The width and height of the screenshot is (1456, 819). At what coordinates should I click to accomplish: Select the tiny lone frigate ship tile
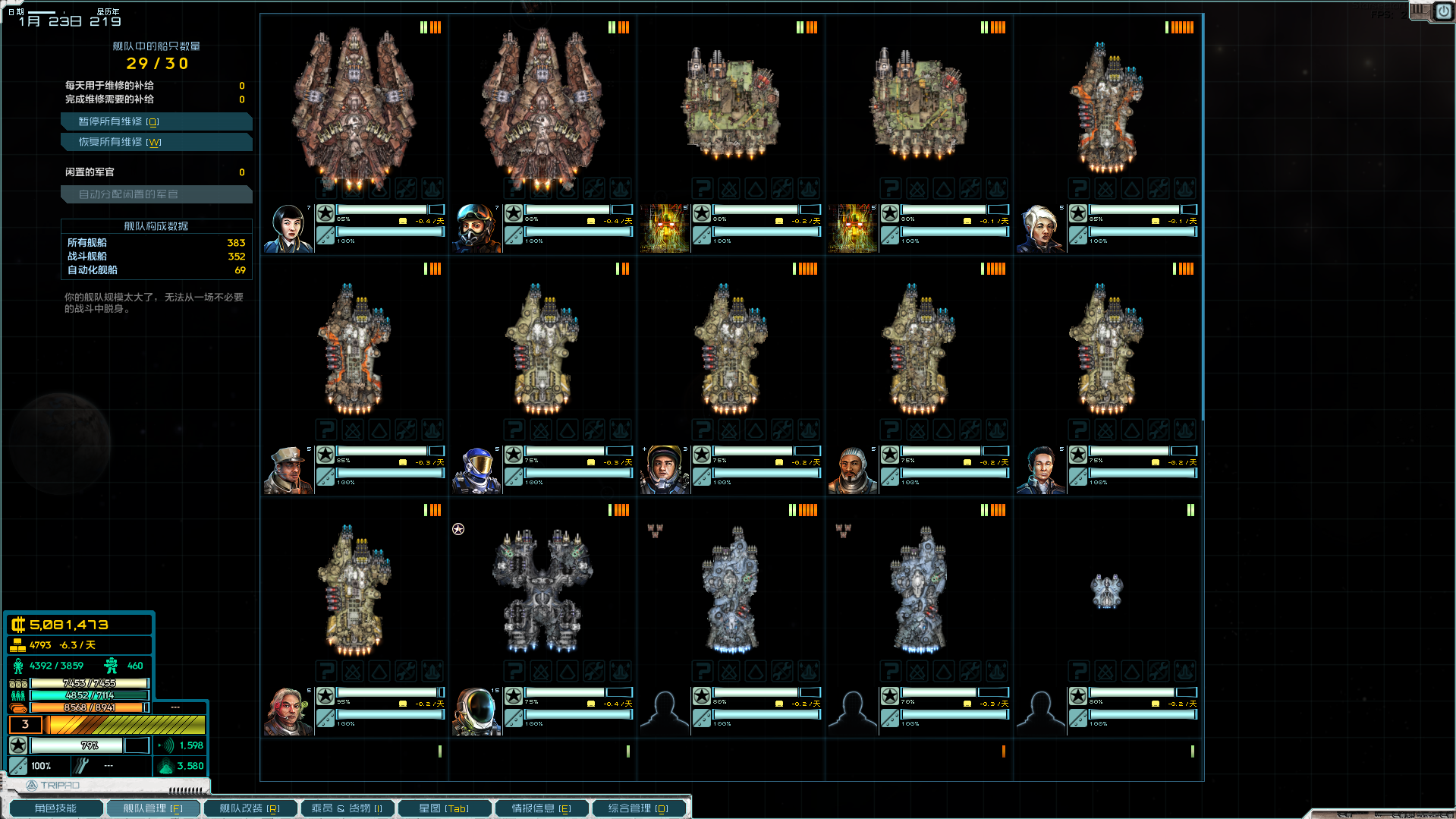pyautogui.click(x=1106, y=591)
